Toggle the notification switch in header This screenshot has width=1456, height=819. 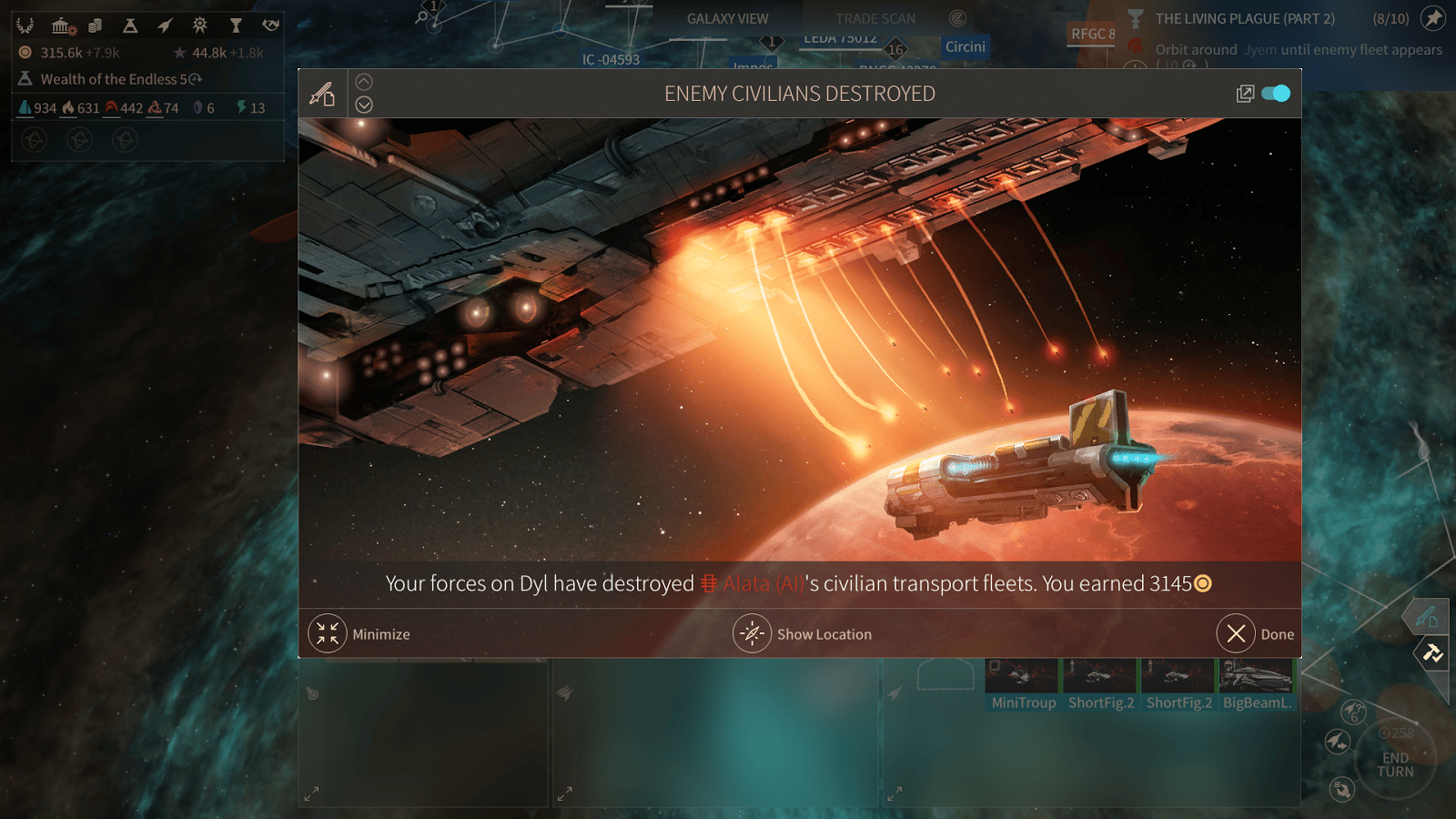(x=1276, y=94)
